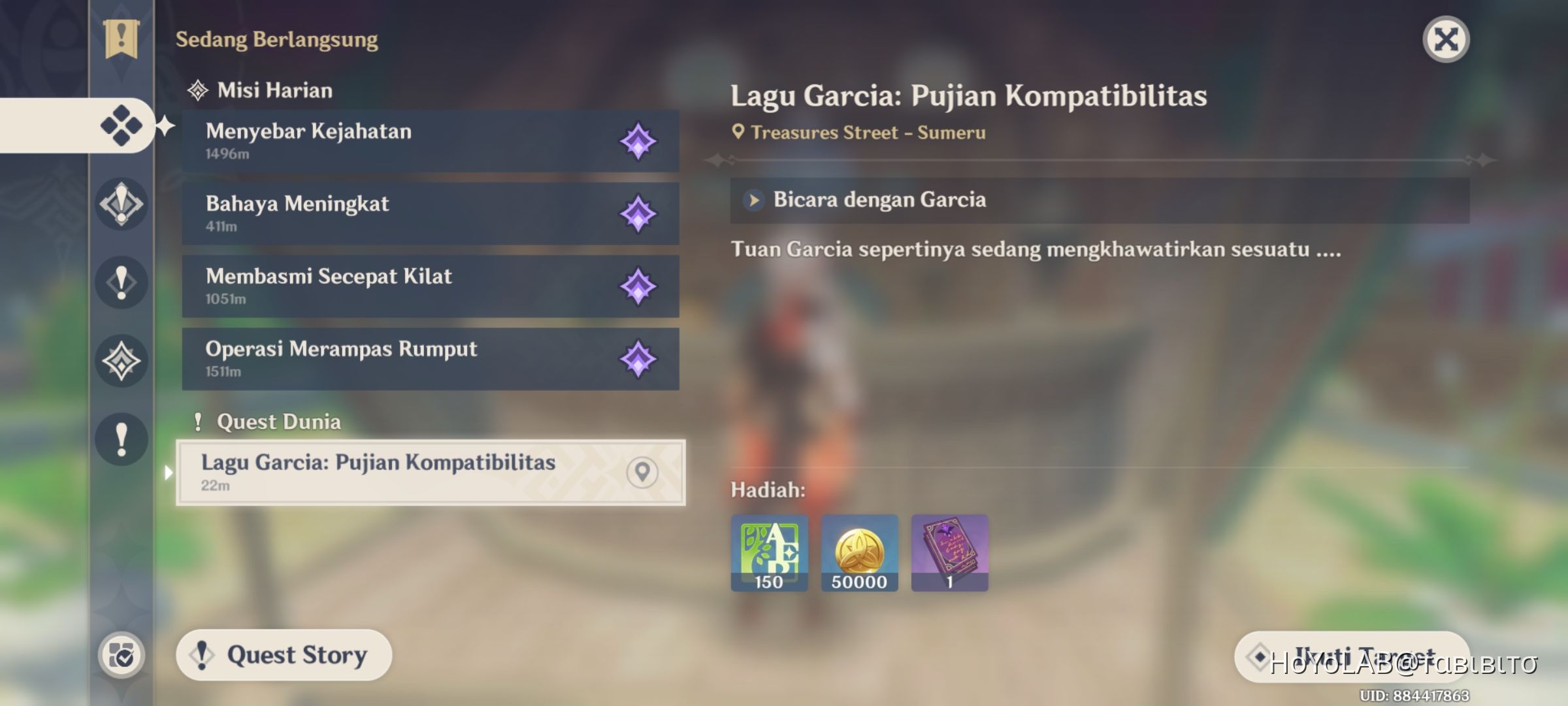Select the Archon Quest diamond-exclamation sidebar icon
Image resolution: width=1568 pixels, height=706 pixels.
click(x=122, y=205)
